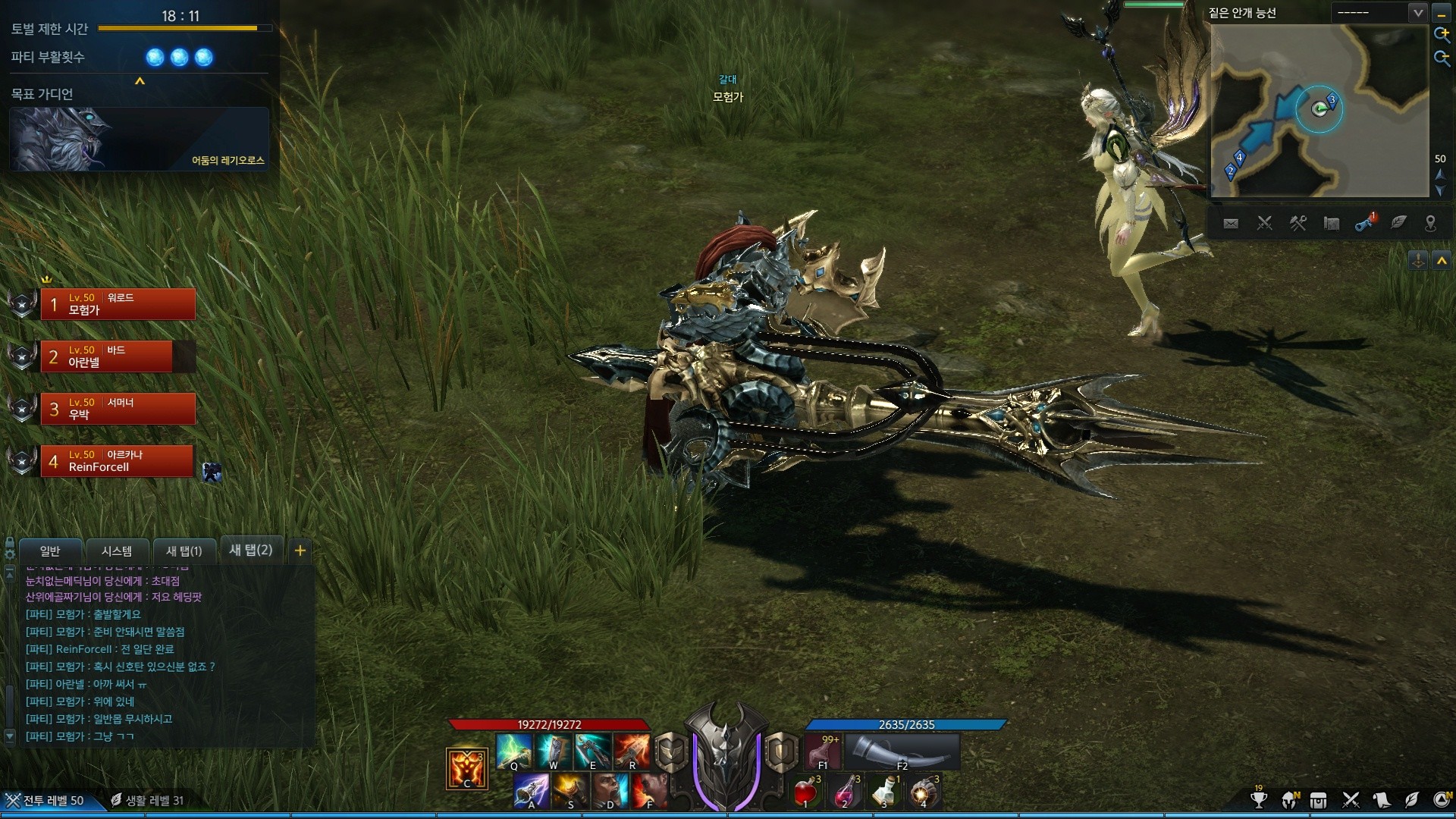Open the mail envelope icon under the minimap

1231,223
